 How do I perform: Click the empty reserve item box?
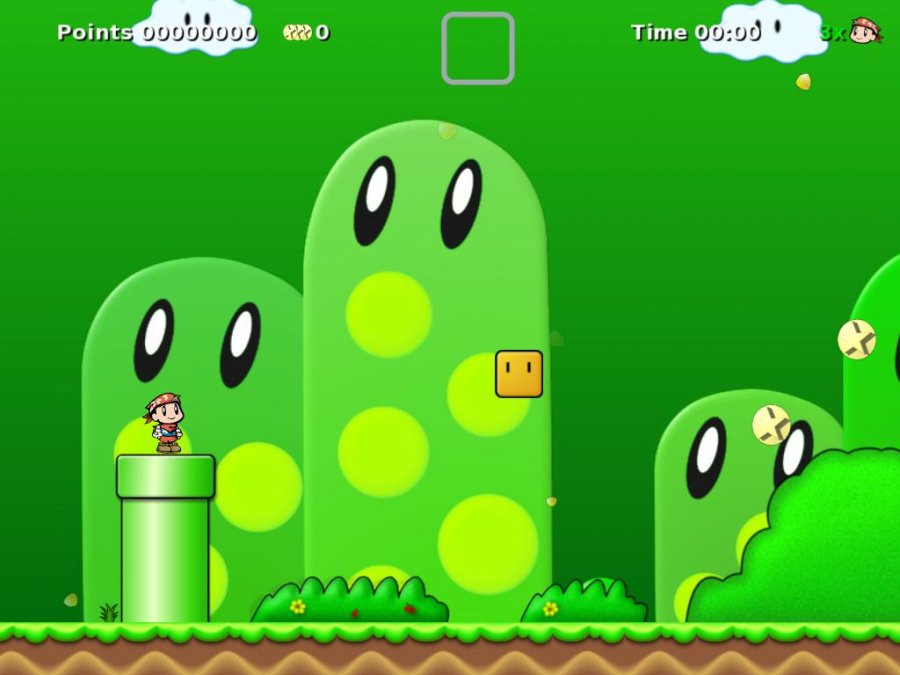(478, 48)
